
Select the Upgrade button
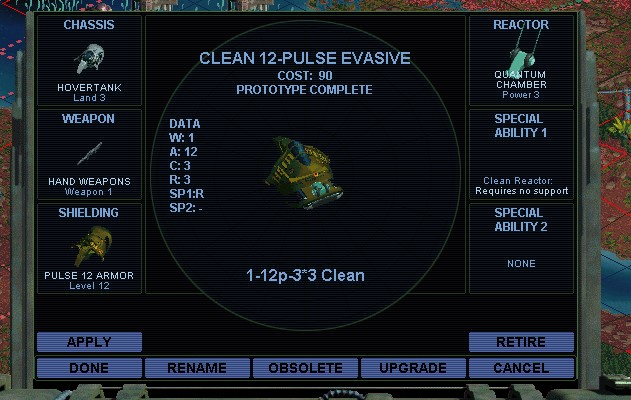coord(413,368)
